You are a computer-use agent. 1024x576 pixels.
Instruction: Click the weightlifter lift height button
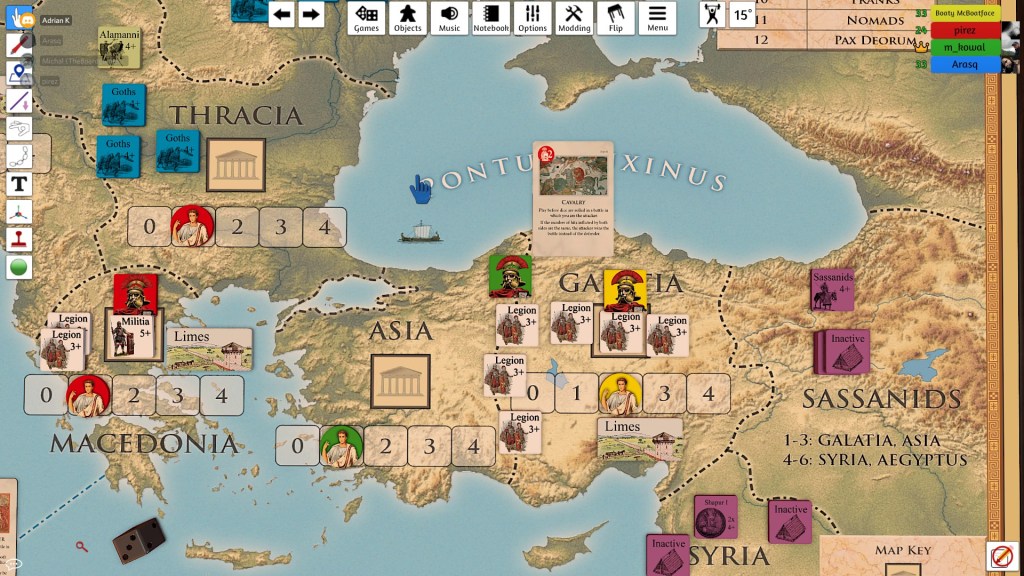pyautogui.click(x=712, y=14)
